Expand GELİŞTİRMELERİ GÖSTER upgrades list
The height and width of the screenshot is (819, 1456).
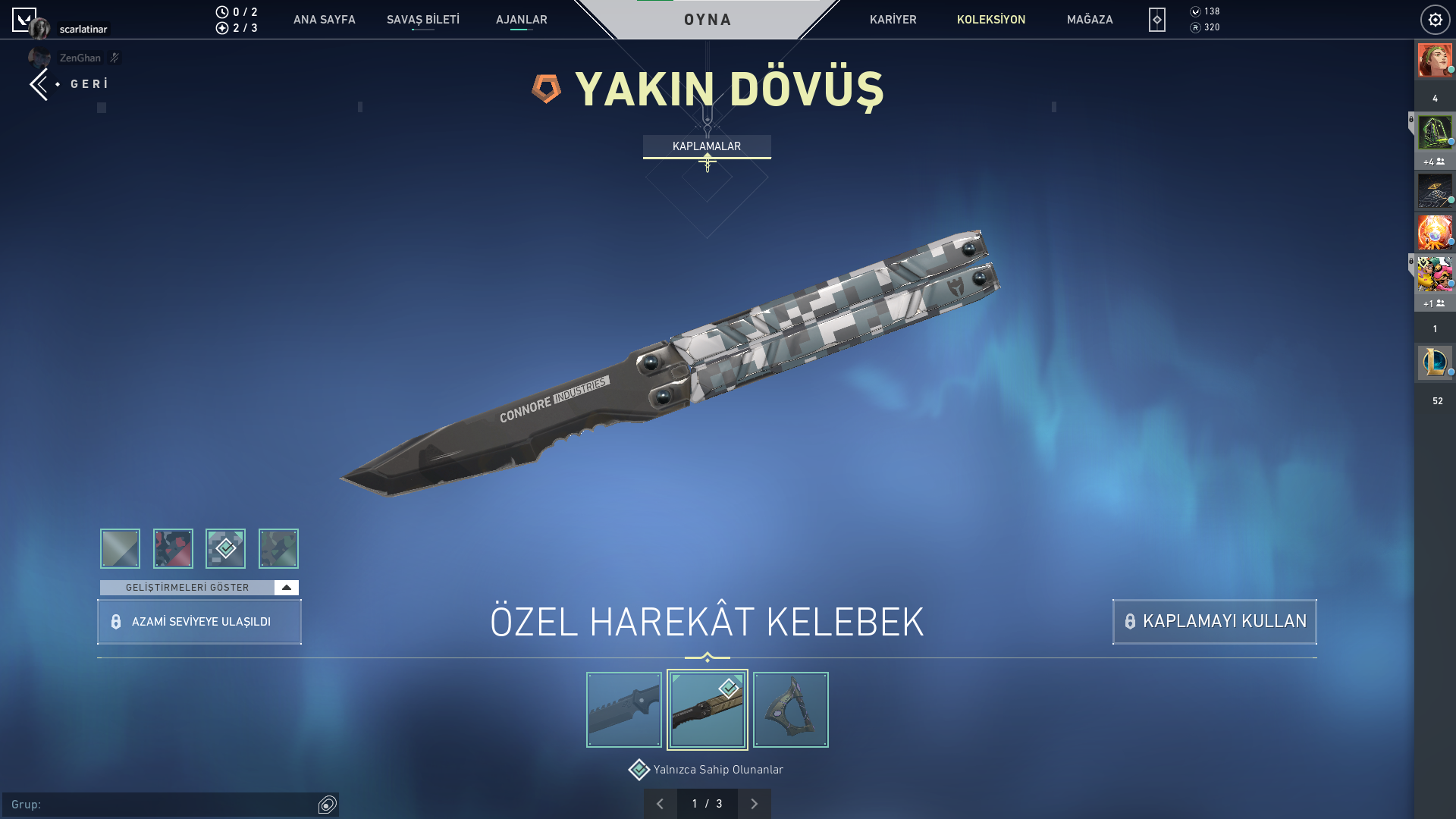(199, 588)
